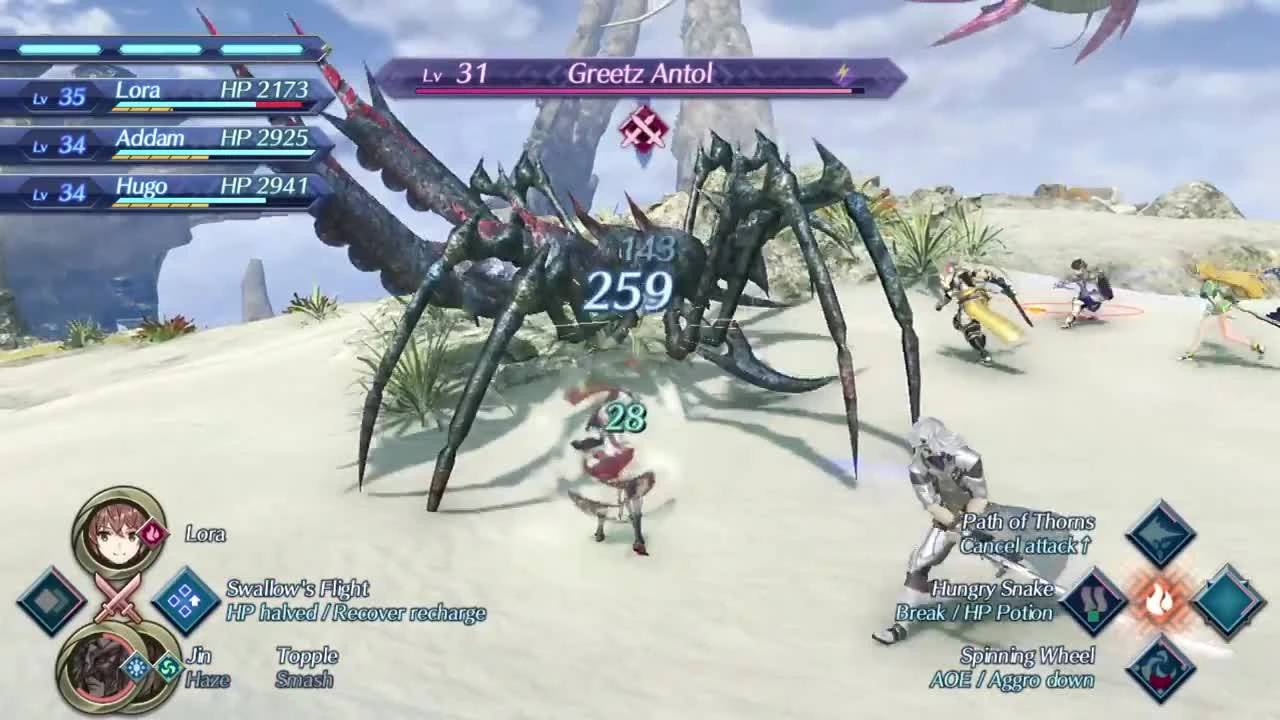The width and height of the screenshot is (1280, 720).
Task: Click the red target marker above the enemy
Action: point(645,128)
